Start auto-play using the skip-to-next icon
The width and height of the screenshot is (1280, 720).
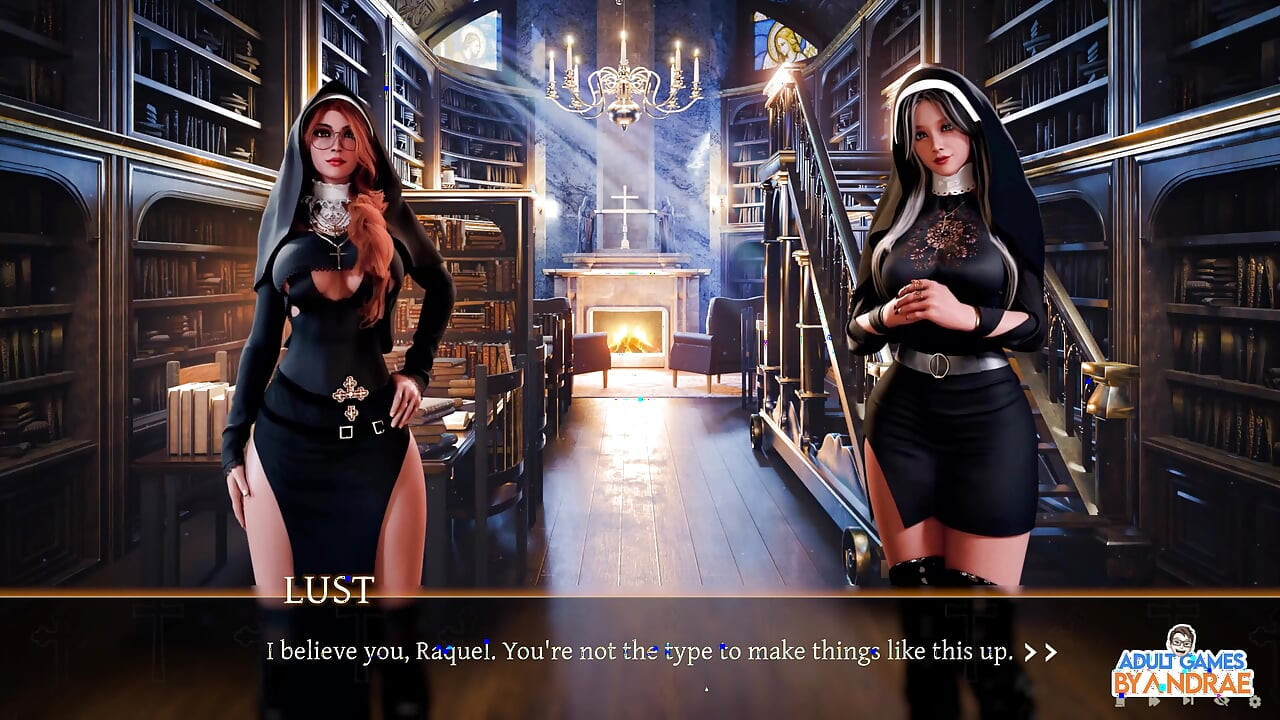[x=1187, y=702]
